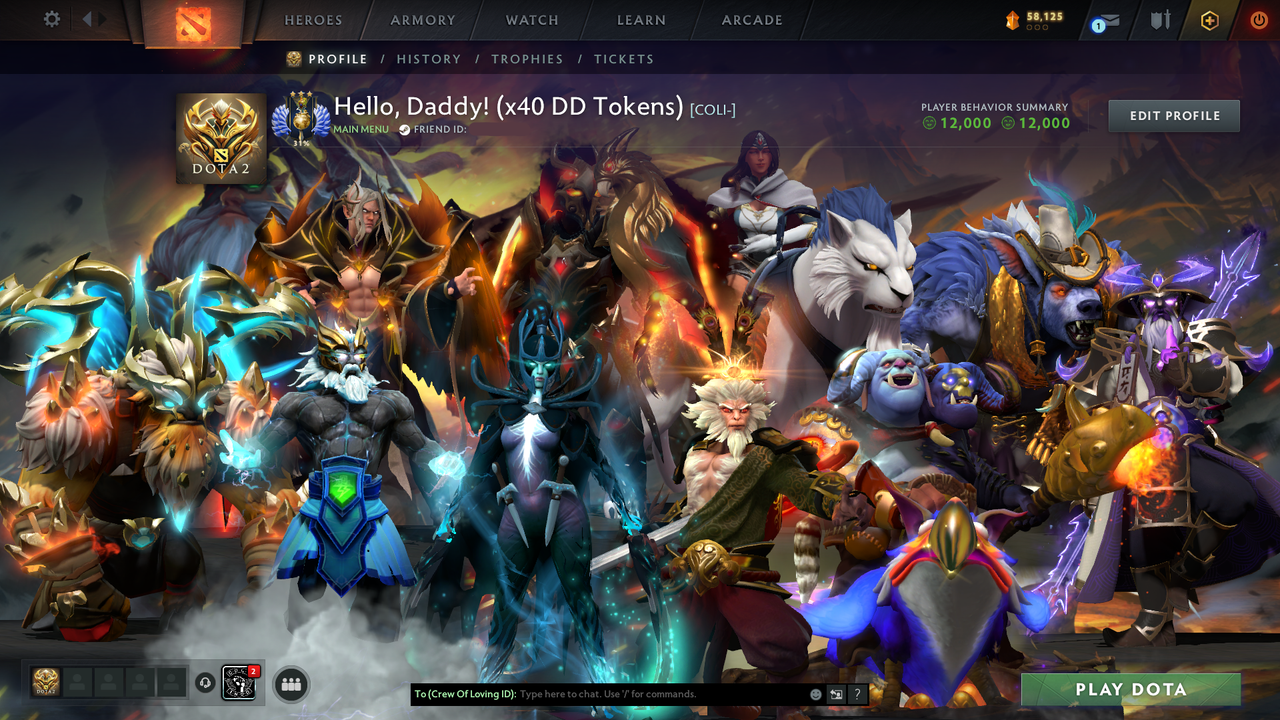This screenshot has height=720, width=1280.
Task: Click the red power button to quit
Action: coord(1257,20)
